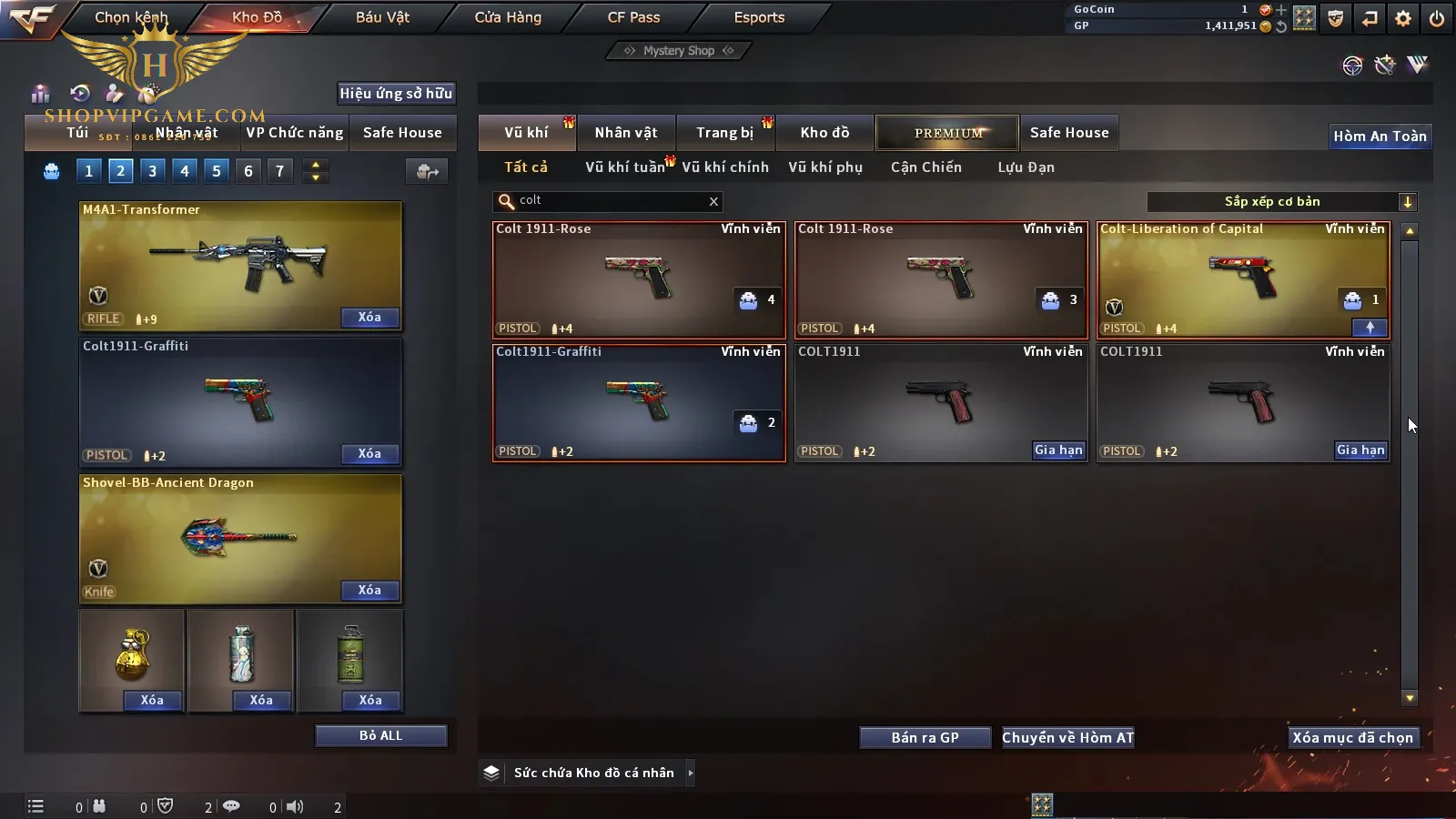1456x819 pixels.
Task: Clear the colt search text
Action: click(x=713, y=202)
